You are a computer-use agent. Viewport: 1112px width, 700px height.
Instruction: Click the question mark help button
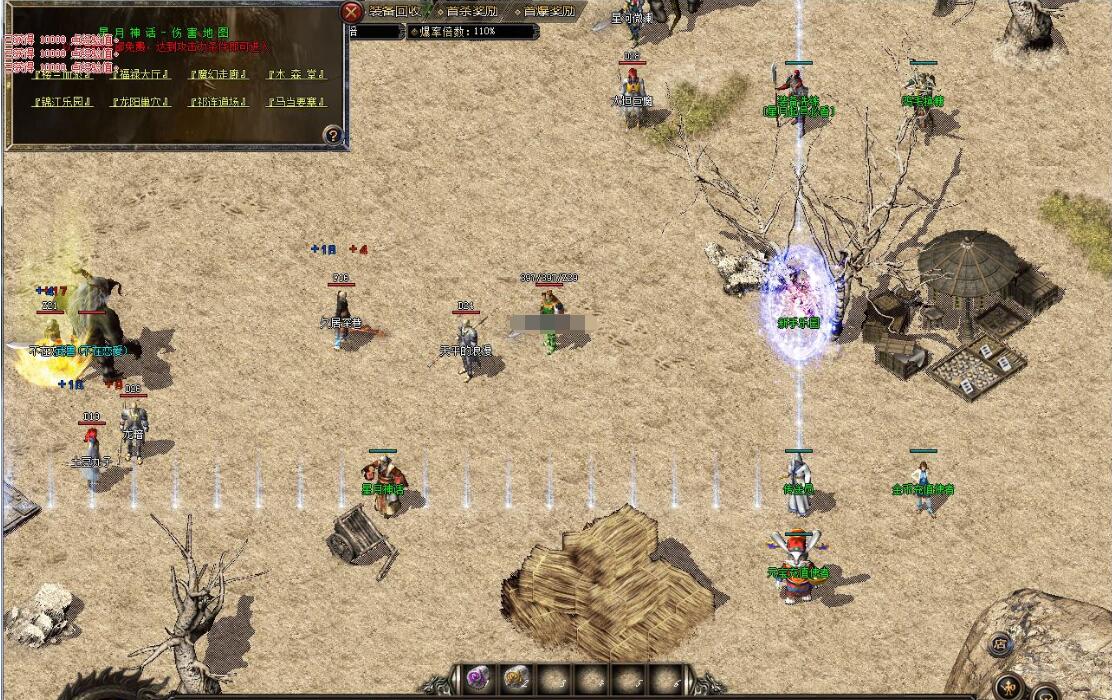coord(333,135)
